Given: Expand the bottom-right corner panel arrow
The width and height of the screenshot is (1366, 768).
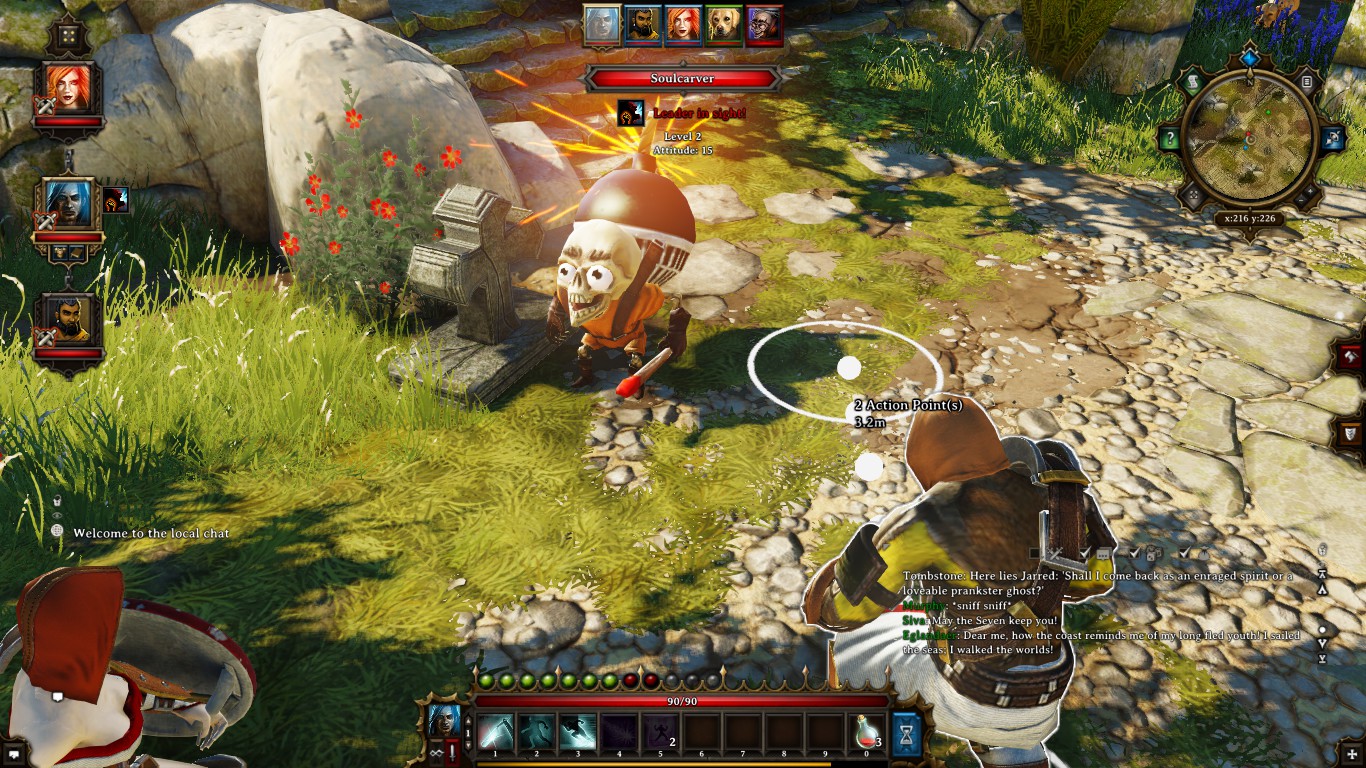Looking at the screenshot, I should pyautogui.click(x=1352, y=755).
